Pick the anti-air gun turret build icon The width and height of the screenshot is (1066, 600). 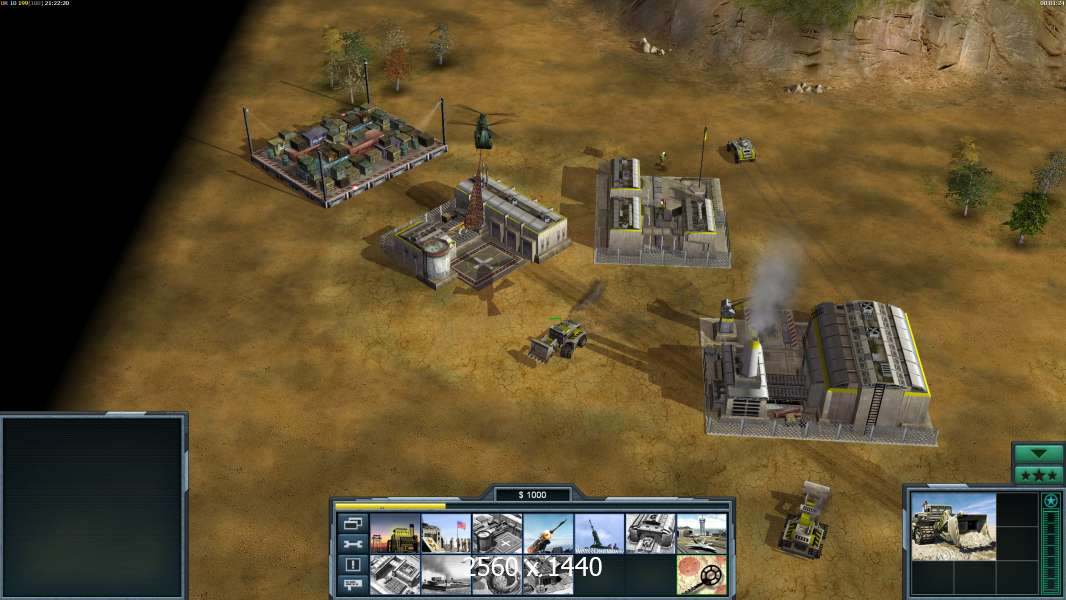tap(599, 533)
